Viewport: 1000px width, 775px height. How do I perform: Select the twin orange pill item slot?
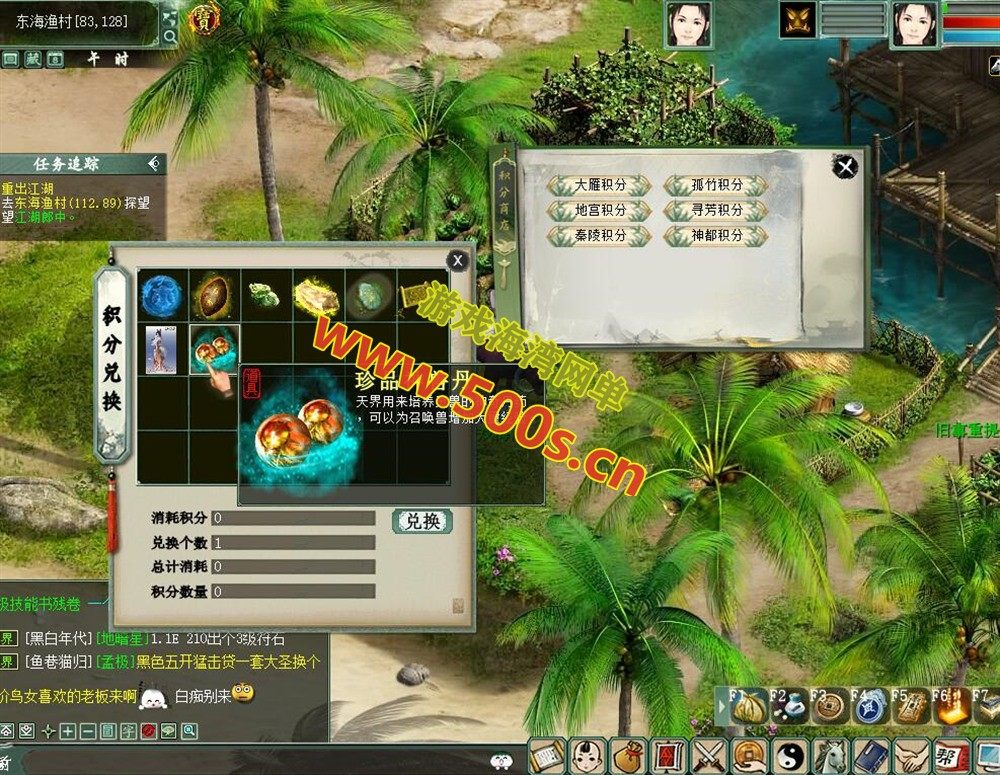(214, 349)
